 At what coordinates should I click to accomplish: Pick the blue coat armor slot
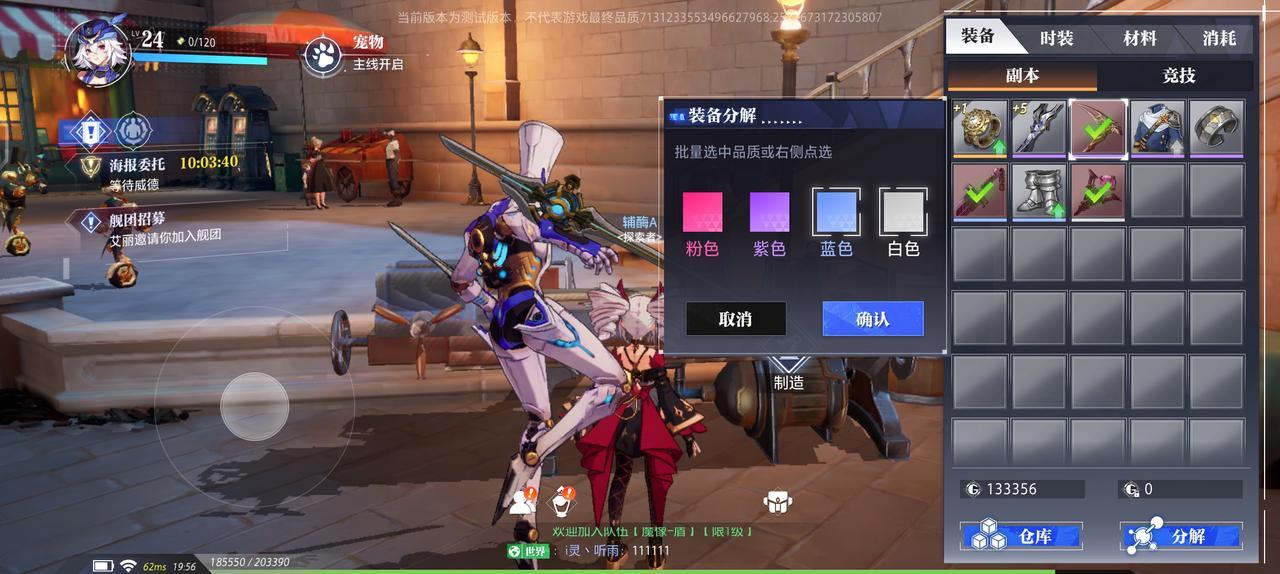[1158, 128]
